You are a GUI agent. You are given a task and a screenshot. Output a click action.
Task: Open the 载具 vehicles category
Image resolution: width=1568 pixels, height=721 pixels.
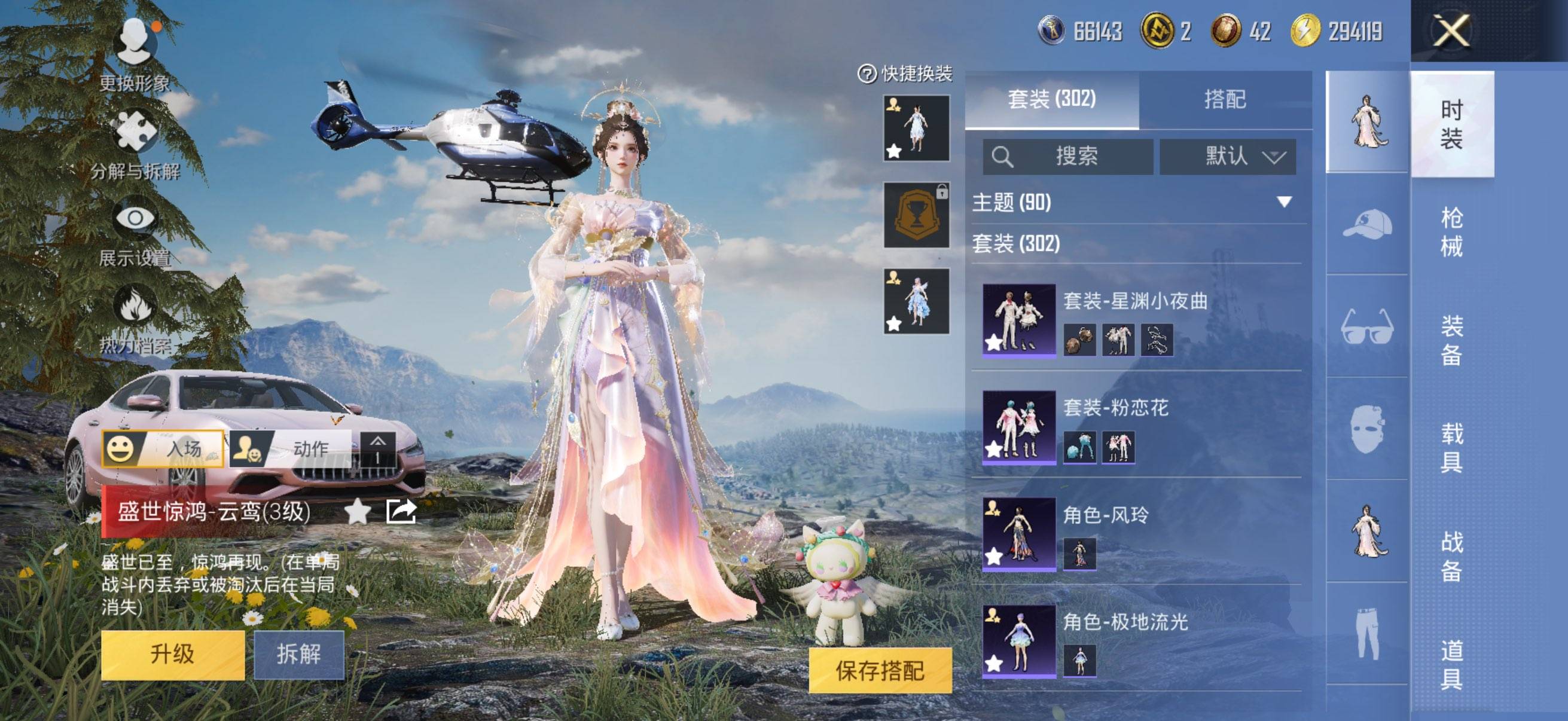(x=1452, y=447)
